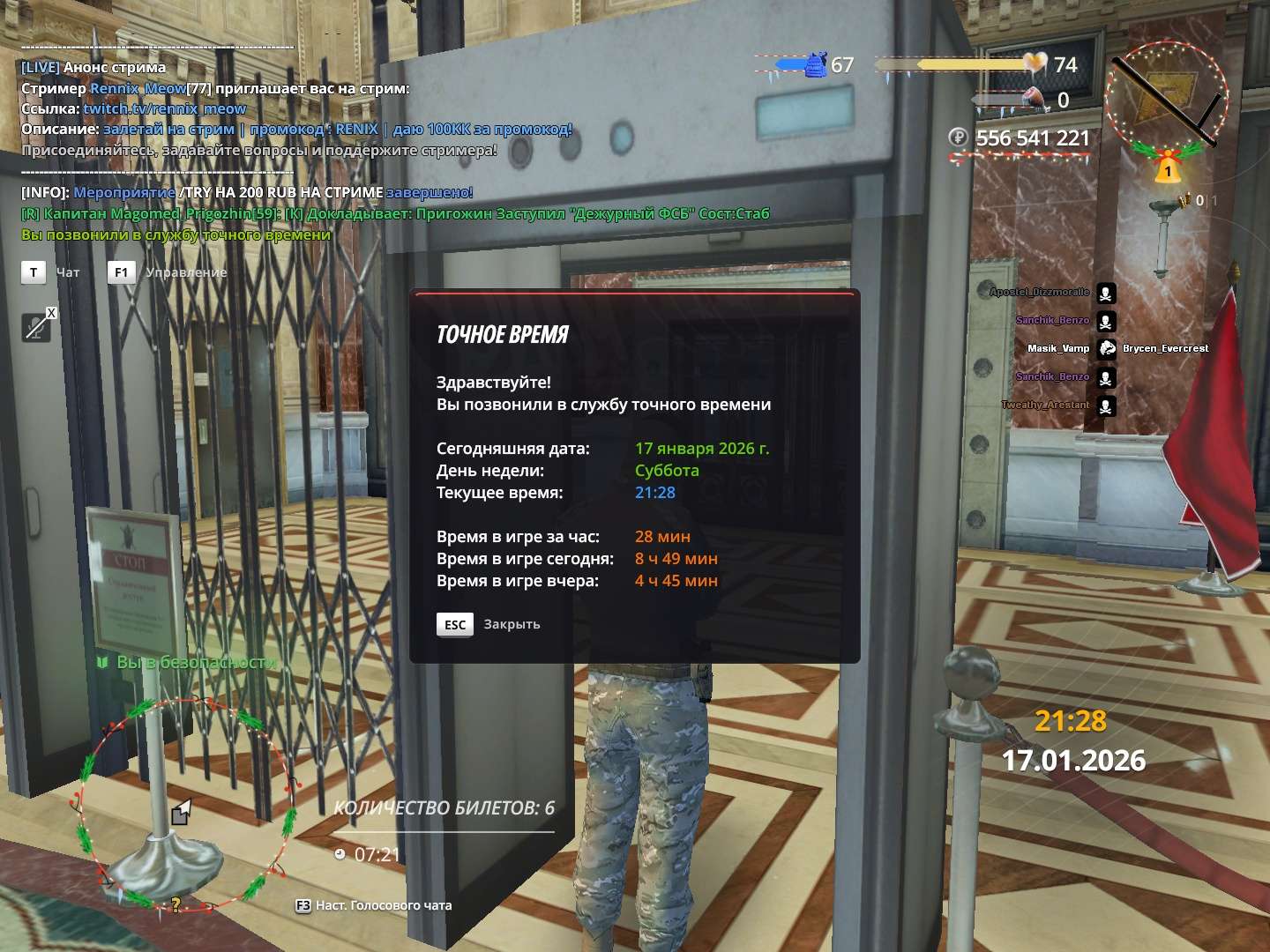Select the weapon icon in the wreath circle

click(x=1165, y=96)
